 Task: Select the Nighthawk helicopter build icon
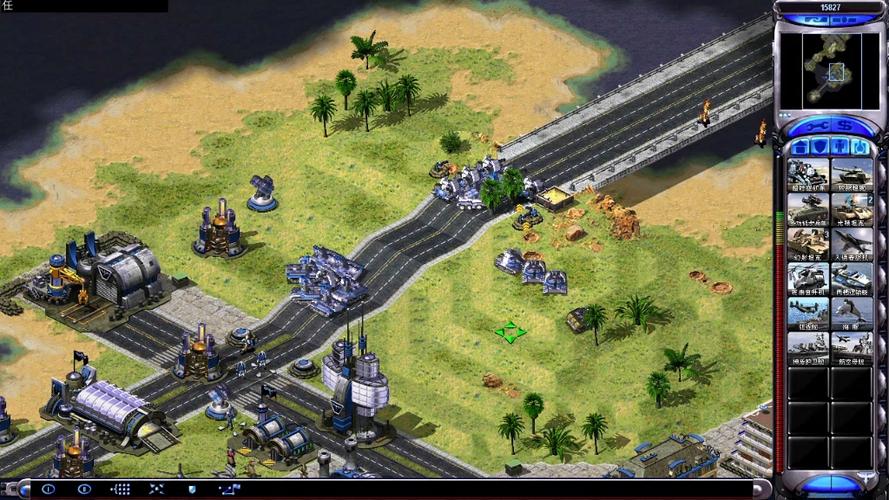807,277
